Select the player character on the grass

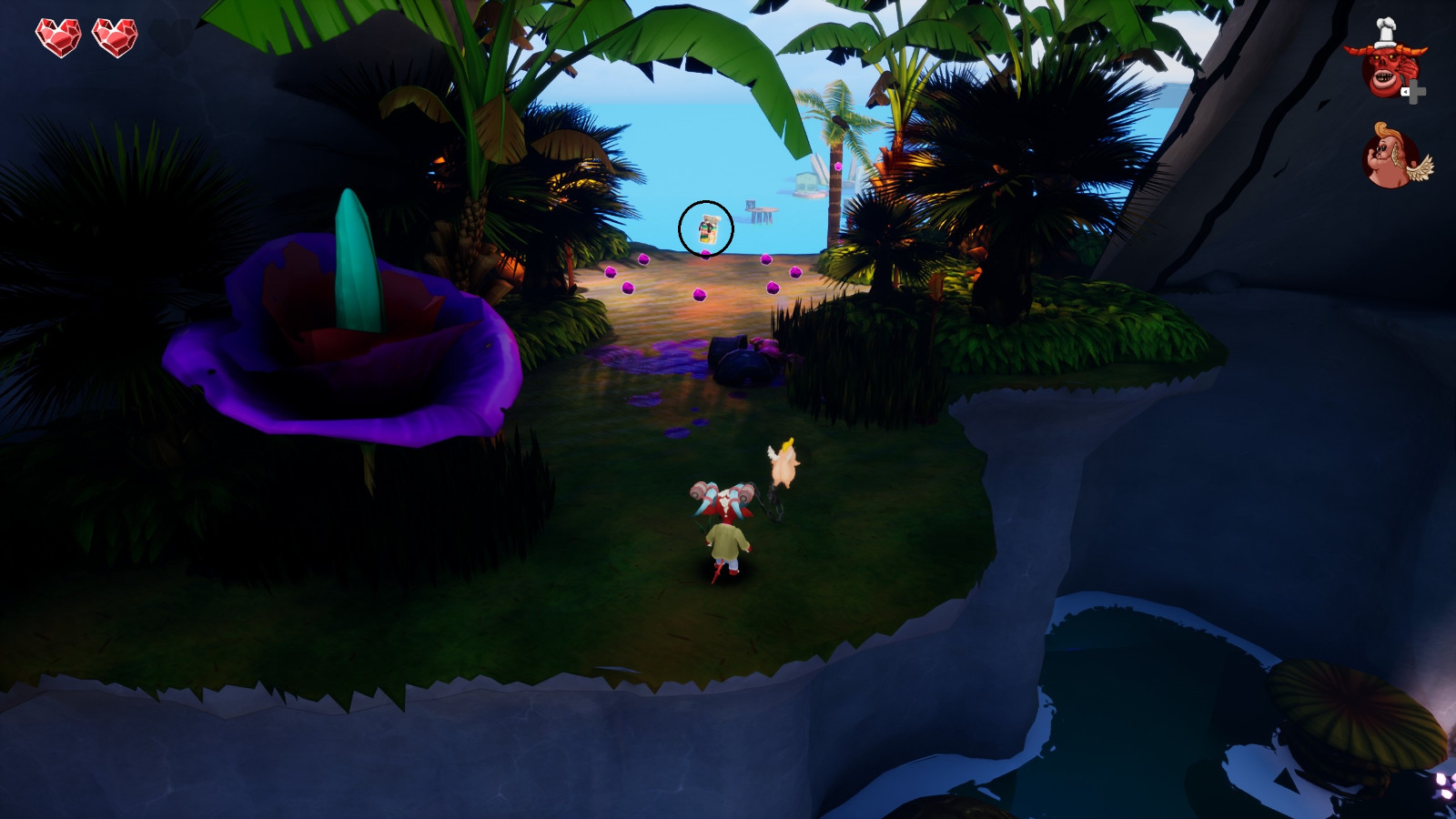click(x=724, y=528)
